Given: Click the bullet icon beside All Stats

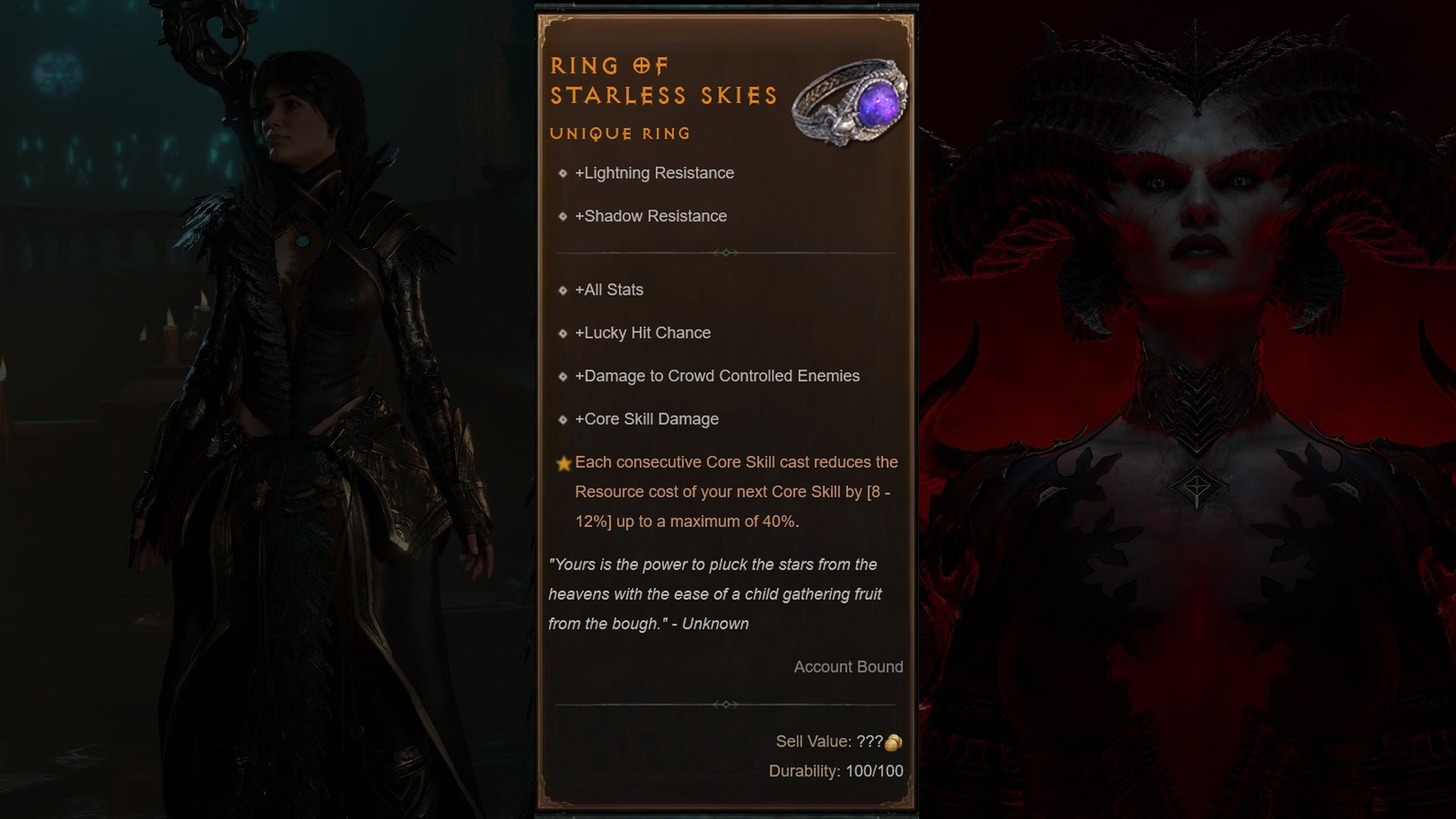Looking at the screenshot, I should pyautogui.click(x=563, y=290).
